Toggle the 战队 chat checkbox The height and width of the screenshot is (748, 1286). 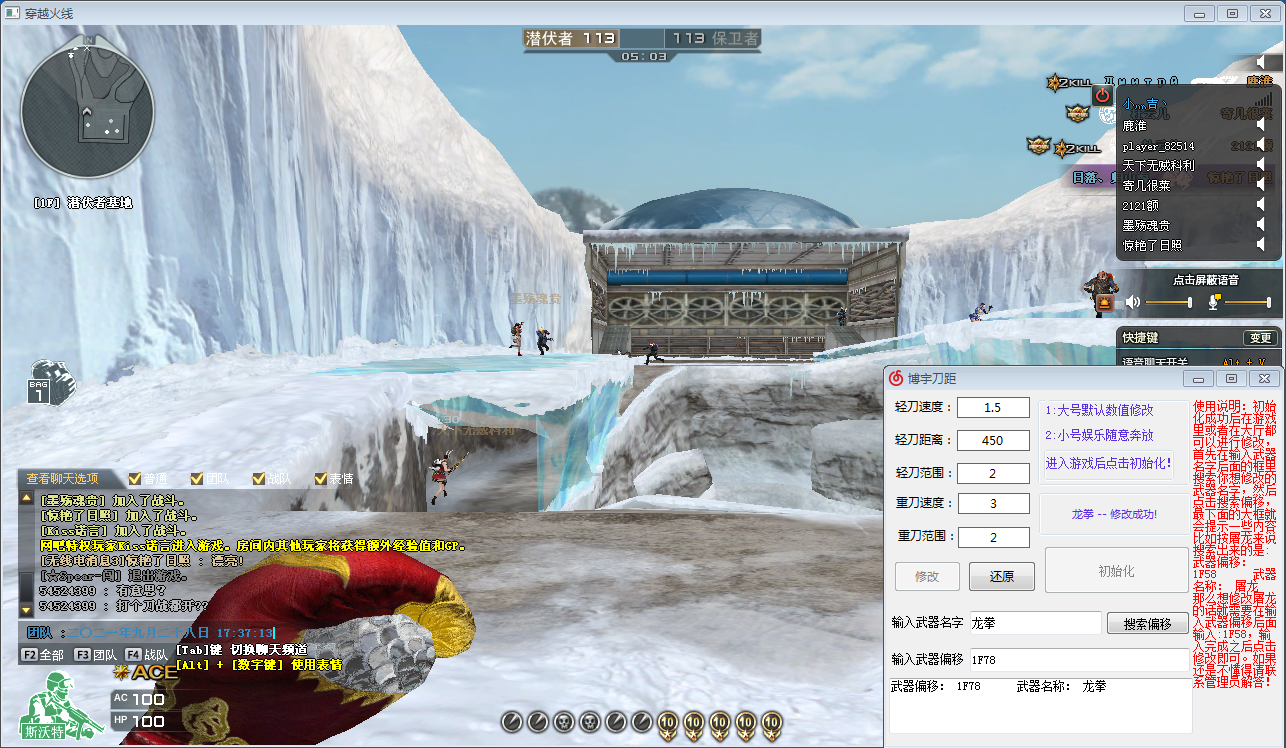tap(259, 479)
